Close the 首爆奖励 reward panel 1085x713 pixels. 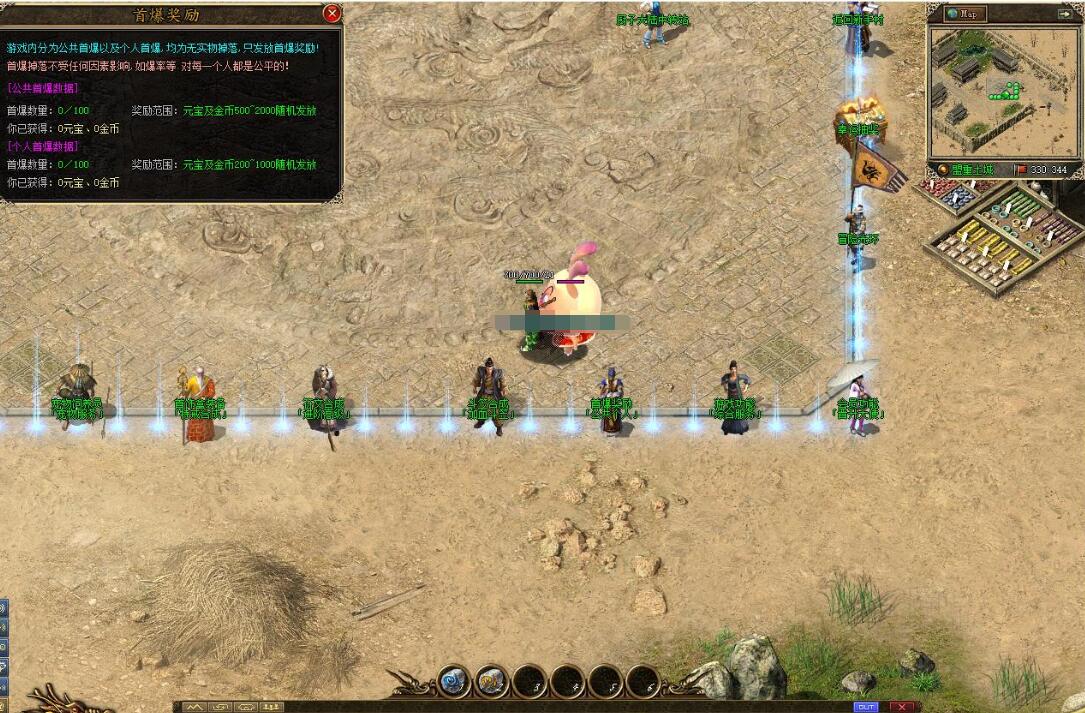[x=332, y=13]
